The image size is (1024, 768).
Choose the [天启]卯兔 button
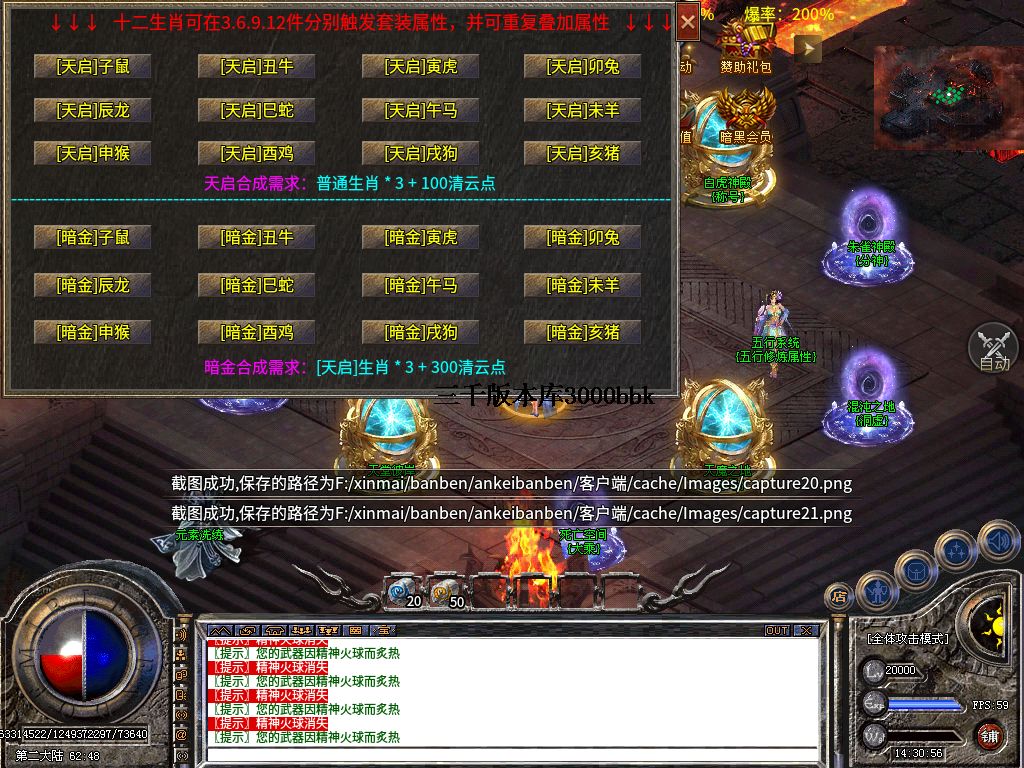click(x=582, y=66)
